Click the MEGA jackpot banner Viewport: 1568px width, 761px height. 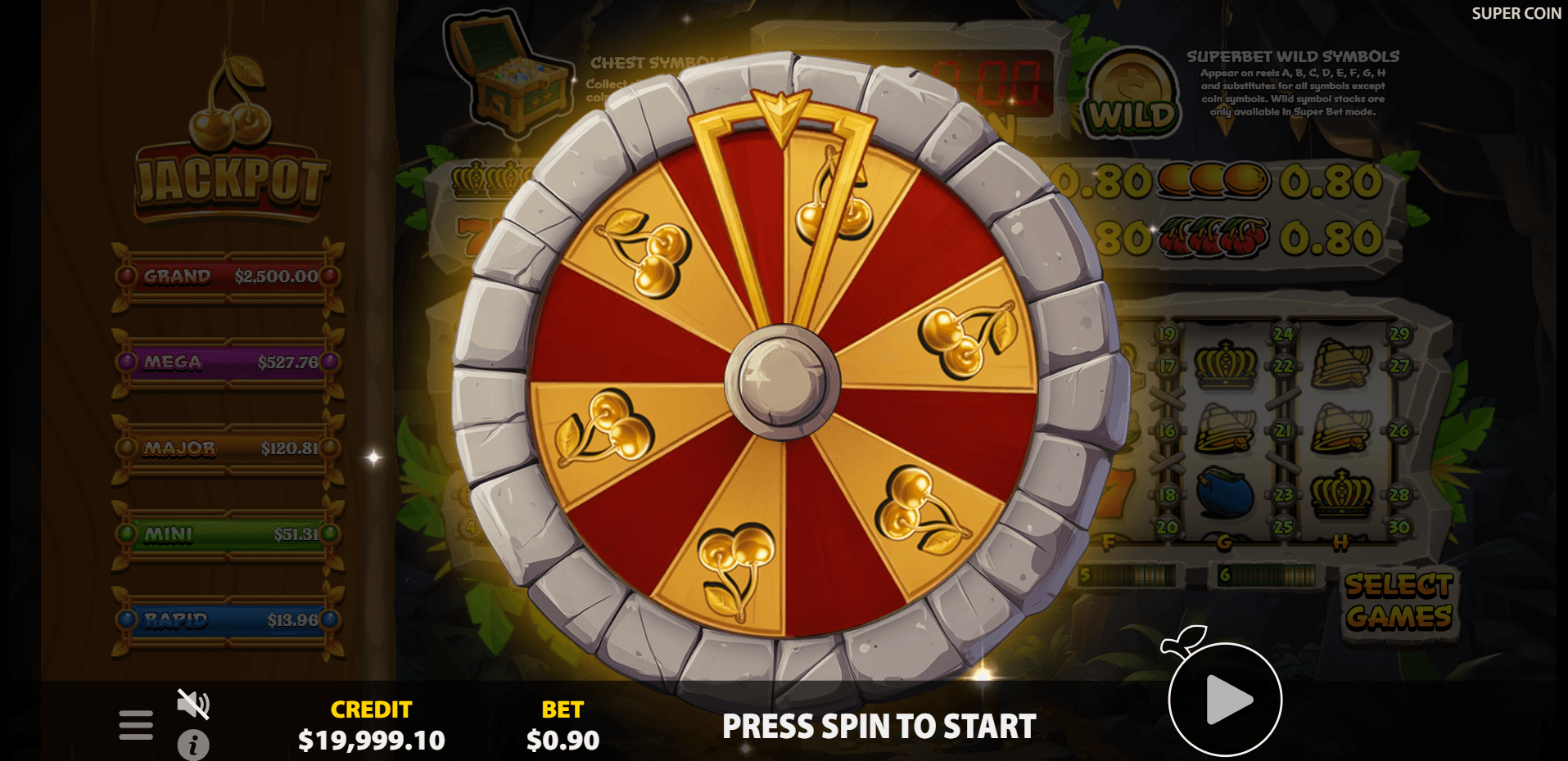tap(228, 362)
